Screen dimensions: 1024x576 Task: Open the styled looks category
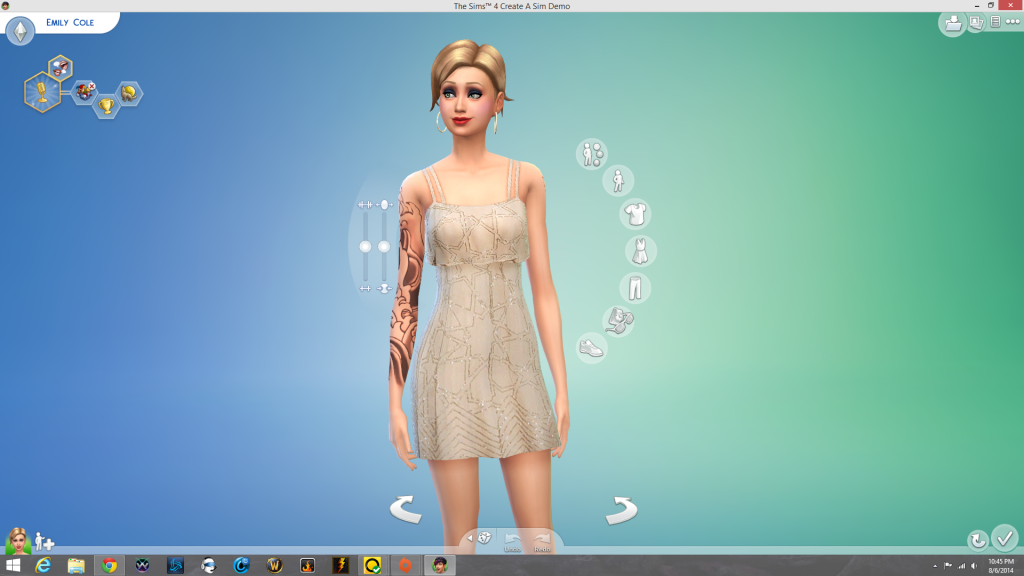coord(591,153)
